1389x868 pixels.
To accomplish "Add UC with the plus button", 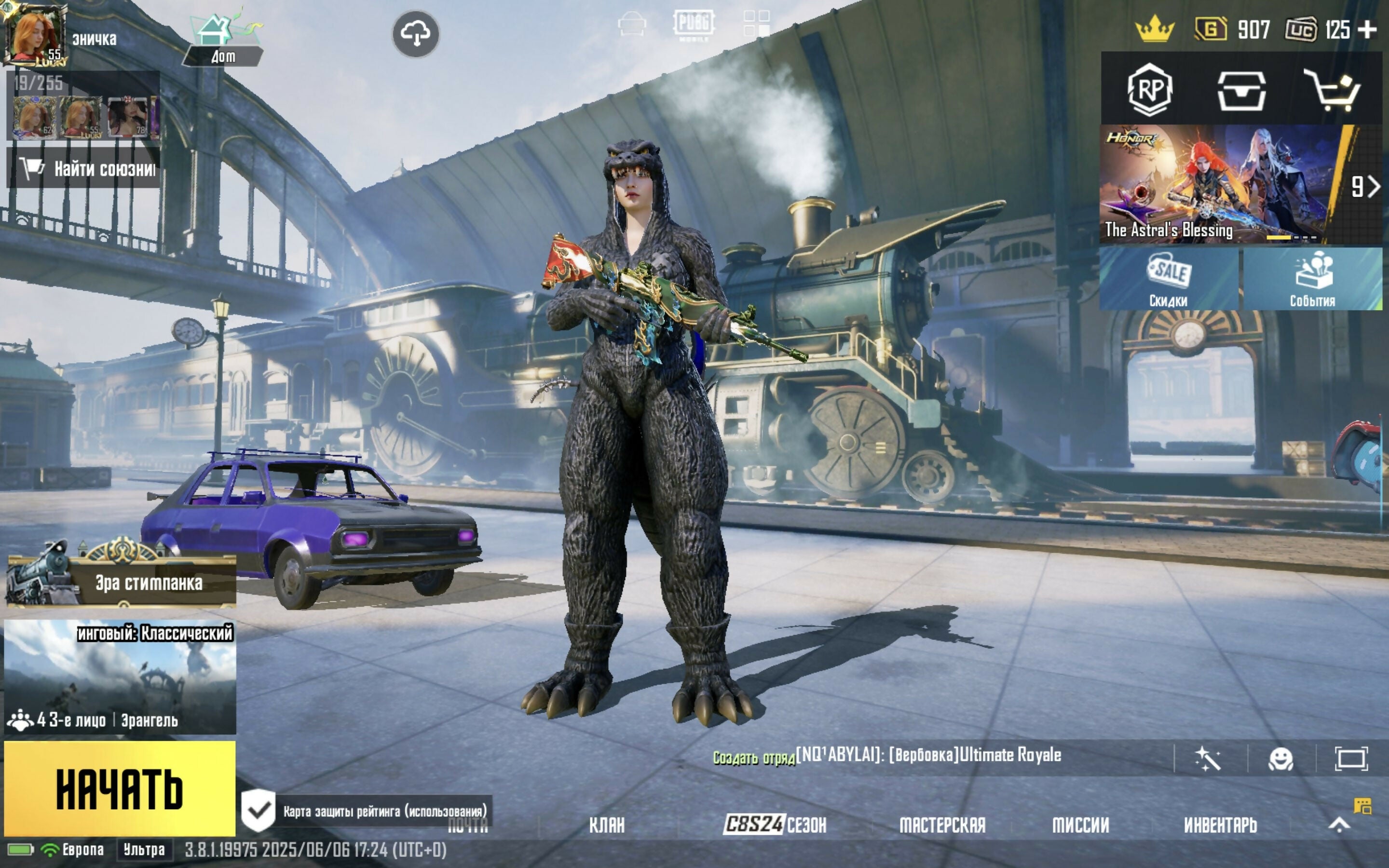I will point(1368,30).
